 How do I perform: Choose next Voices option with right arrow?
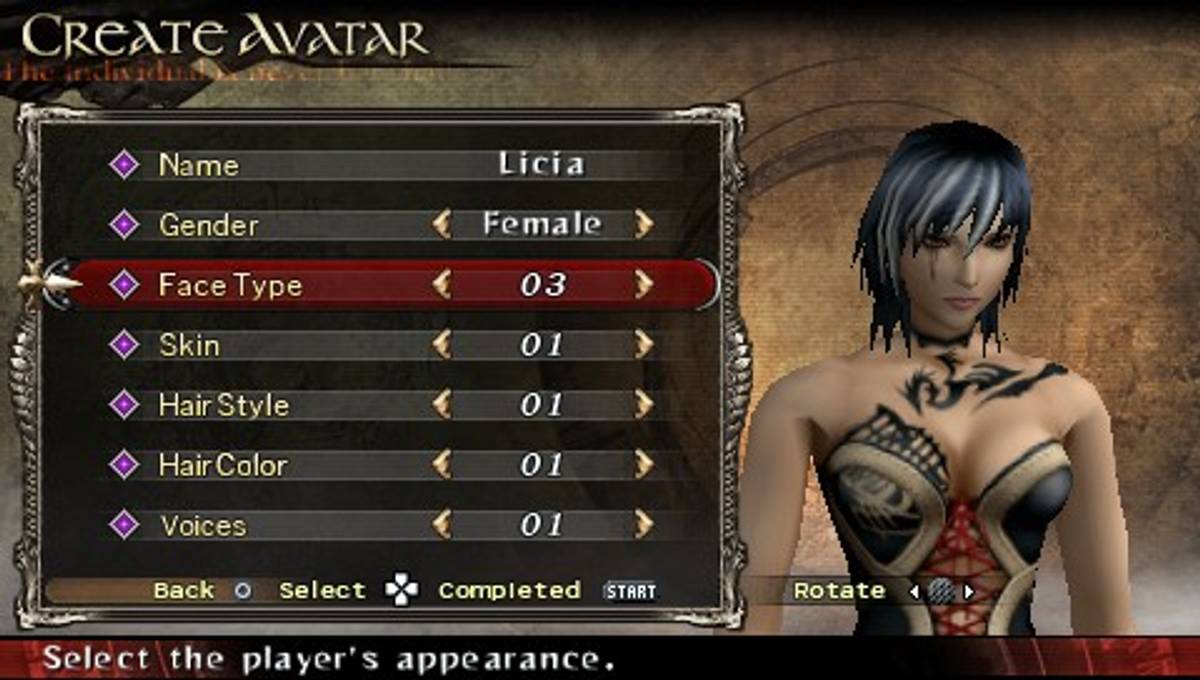(x=643, y=525)
